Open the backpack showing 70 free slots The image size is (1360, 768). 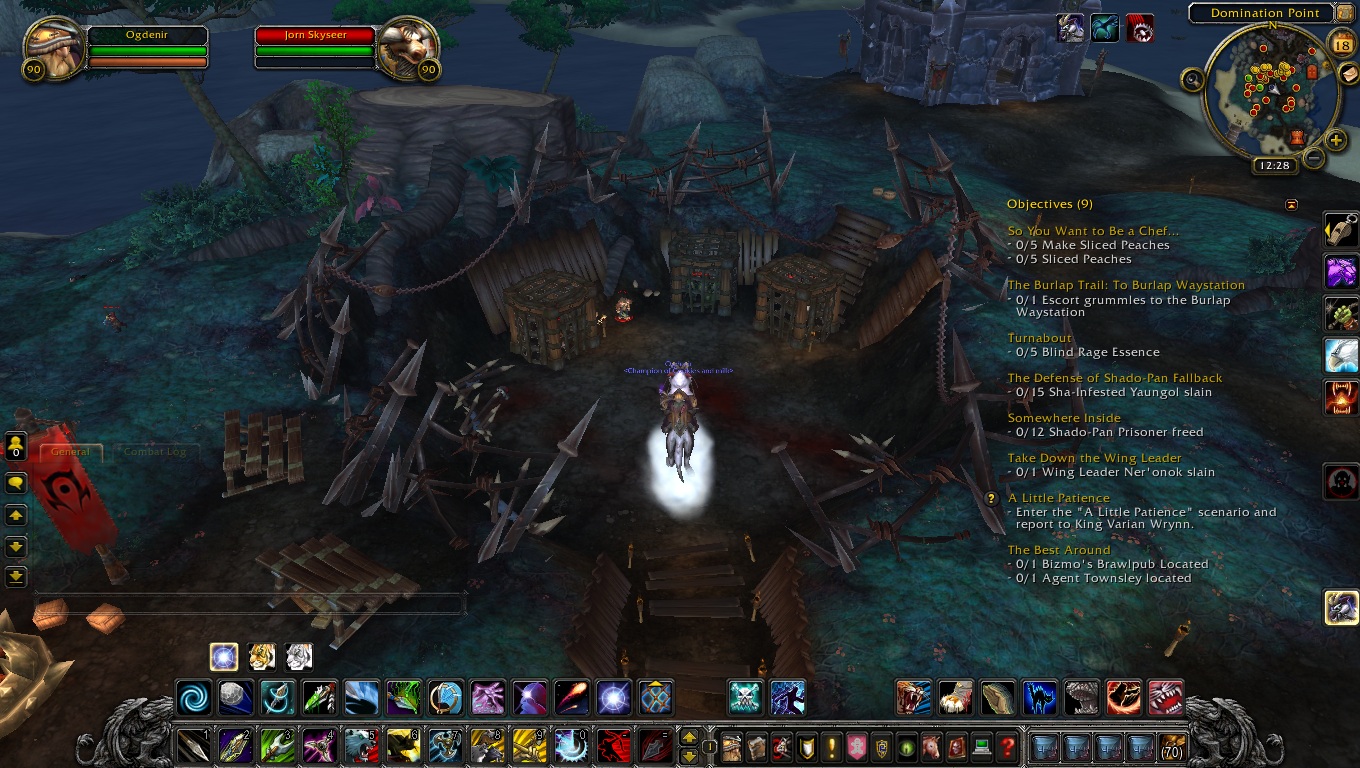click(x=1172, y=746)
